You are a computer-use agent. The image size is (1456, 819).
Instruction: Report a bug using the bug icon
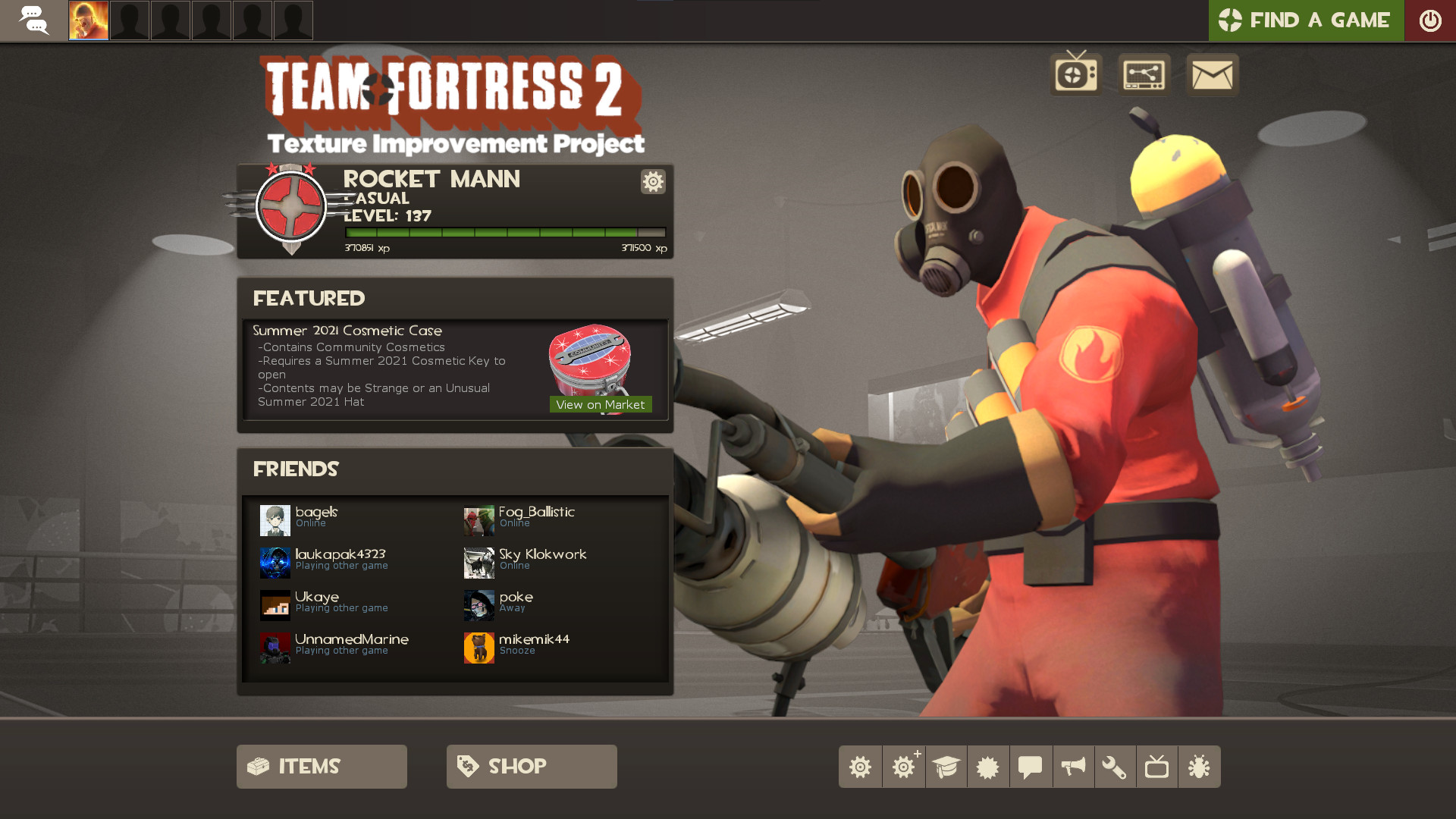click(x=1200, y=766)
